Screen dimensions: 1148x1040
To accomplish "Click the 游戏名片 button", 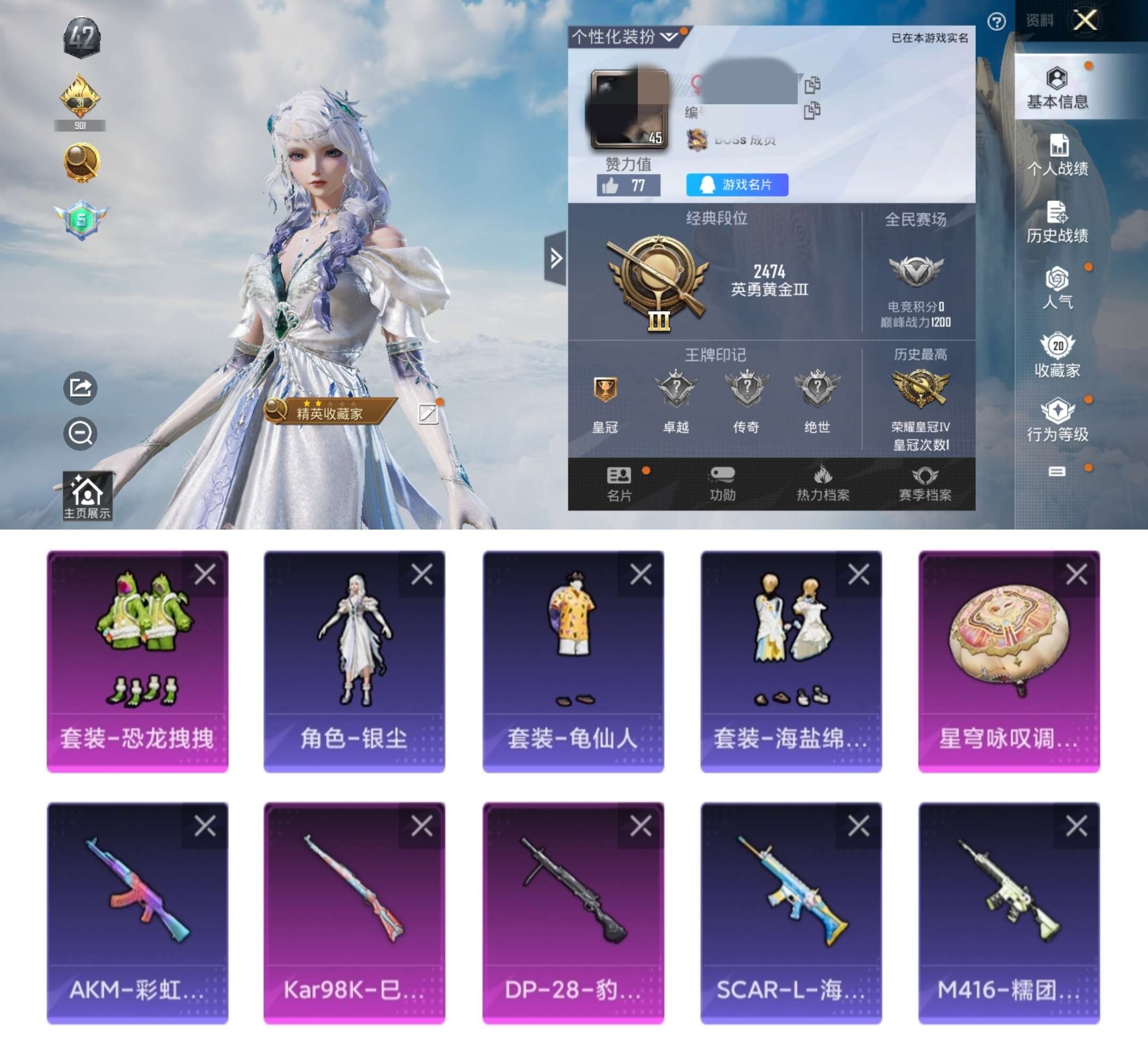I will 737,185.
